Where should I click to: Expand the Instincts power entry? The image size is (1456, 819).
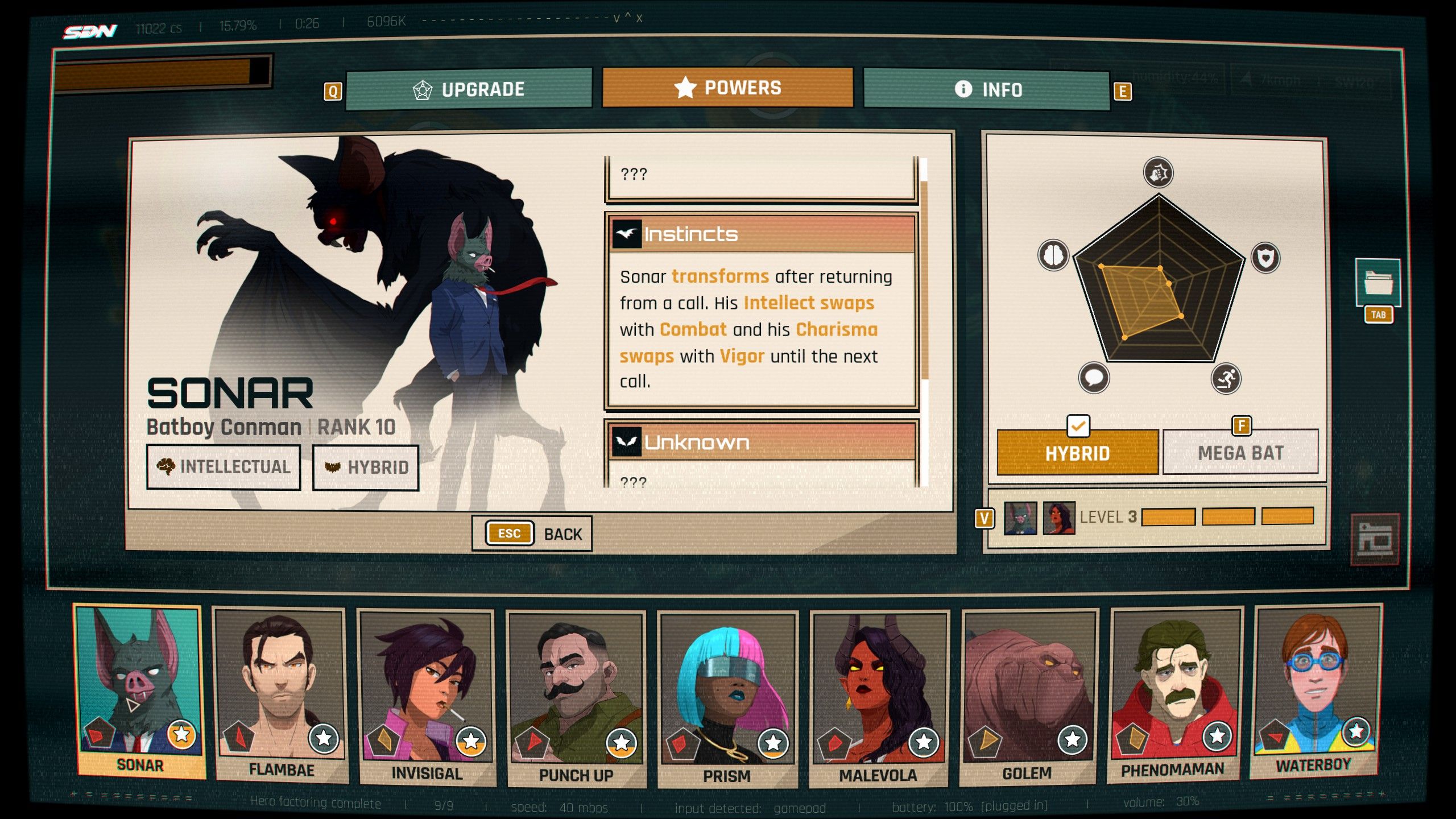pyautogui.click(x=762, y=234)
